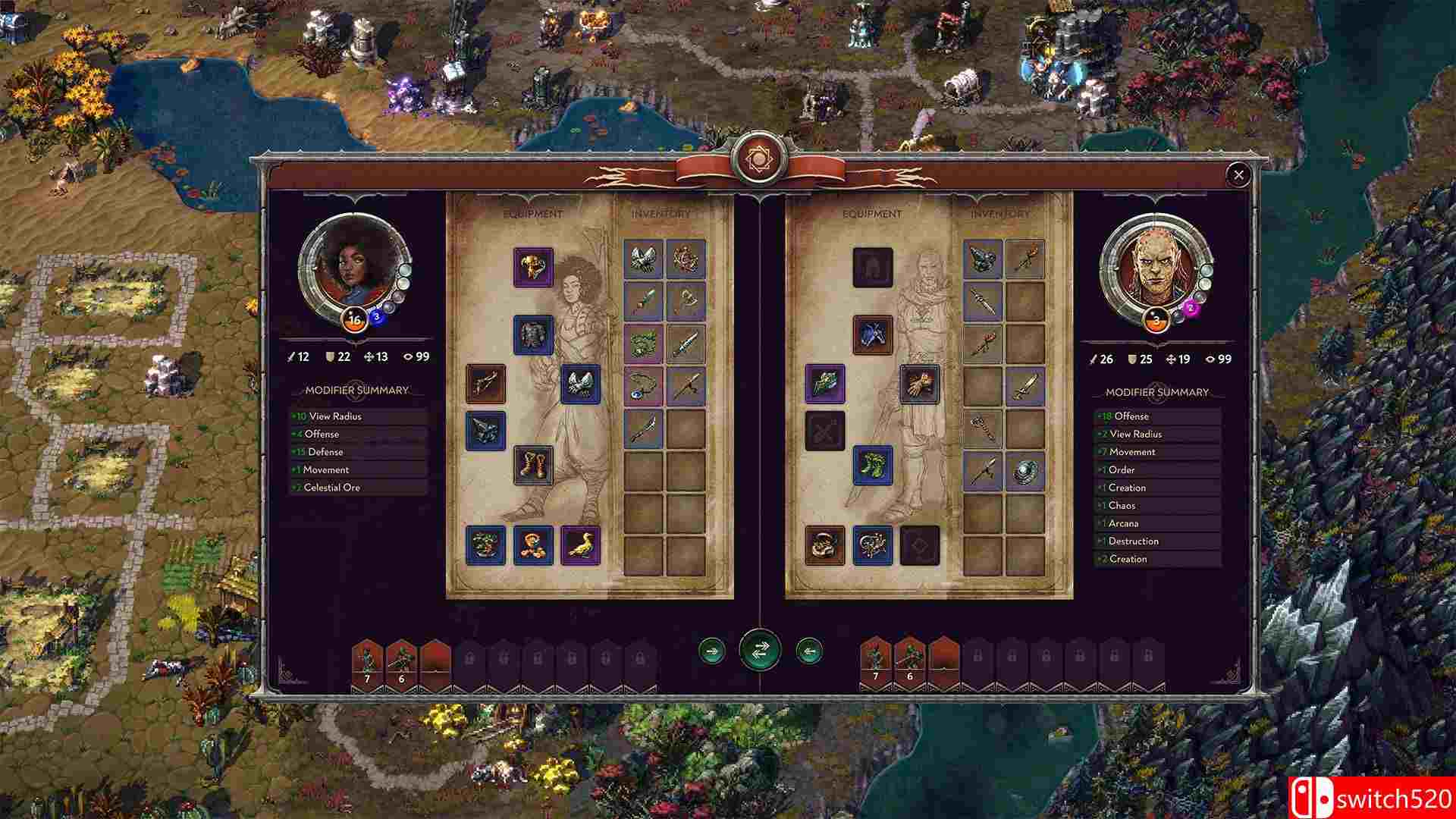Select the bonsai tree artifact item
Viewport: 1456px width, 819px height.
pos(486,544)
